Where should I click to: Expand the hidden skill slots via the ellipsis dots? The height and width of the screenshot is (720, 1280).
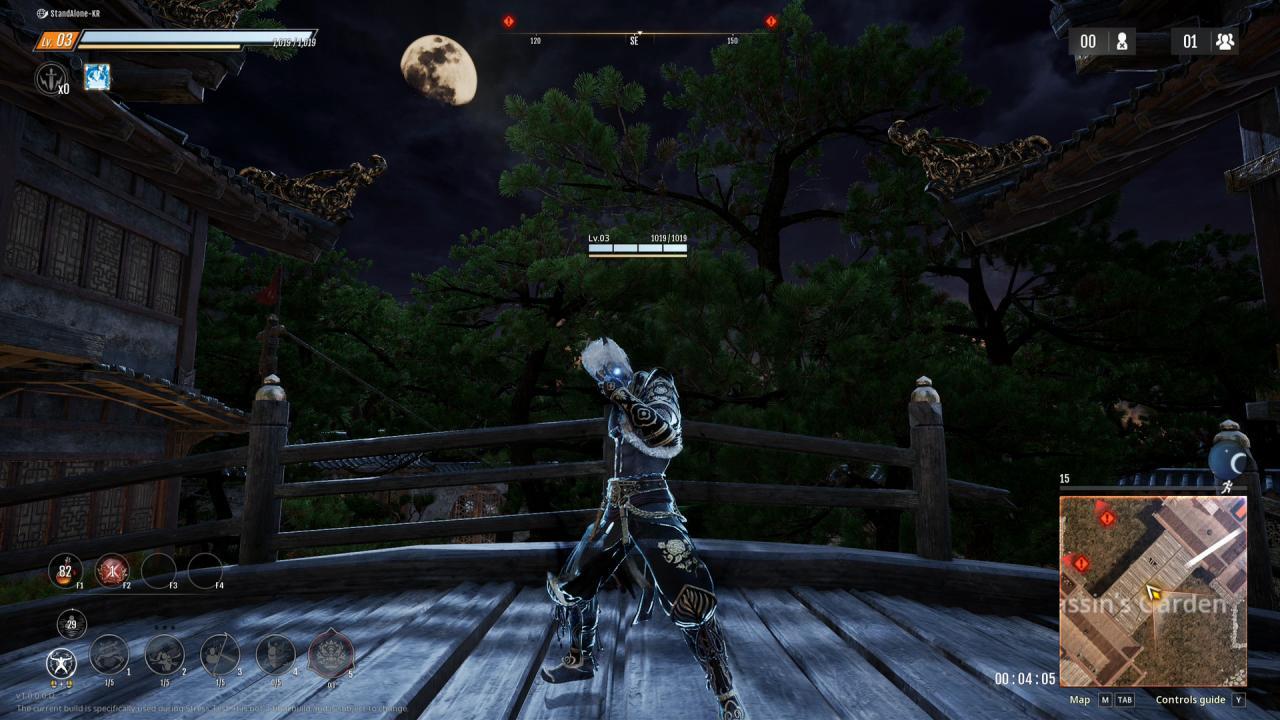[163, 628]
